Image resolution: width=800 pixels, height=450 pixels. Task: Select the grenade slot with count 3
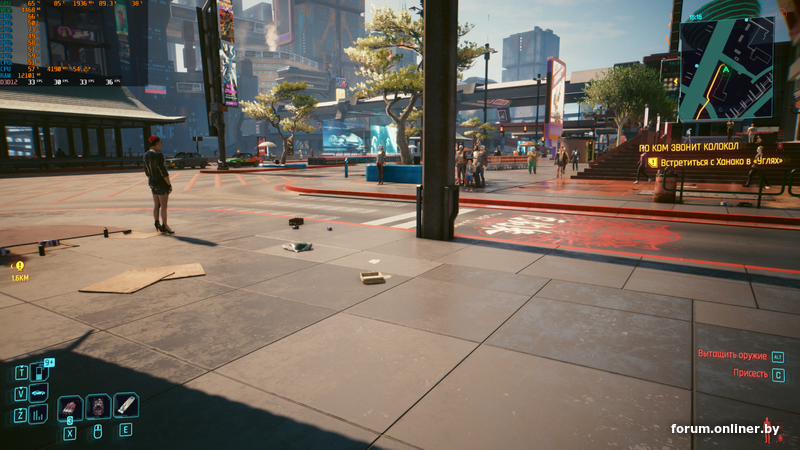[70, 407]
